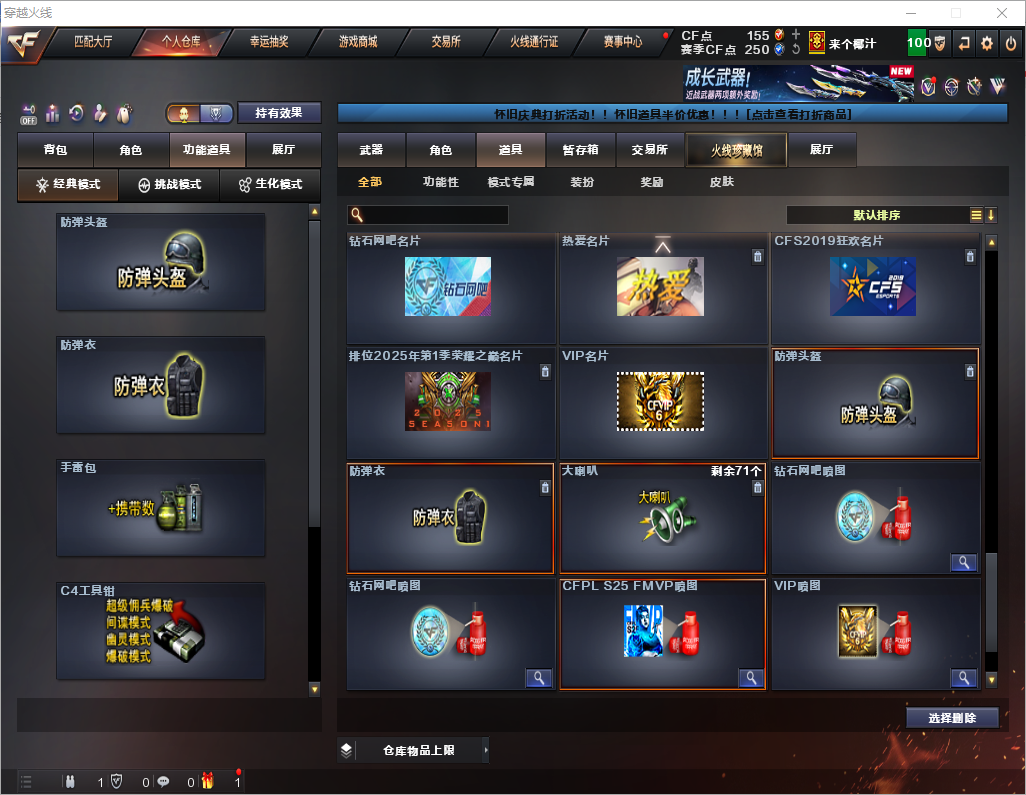Open the growth weapon promo banner
This screenshot has height=795, width=1026.
coord(798,84)
